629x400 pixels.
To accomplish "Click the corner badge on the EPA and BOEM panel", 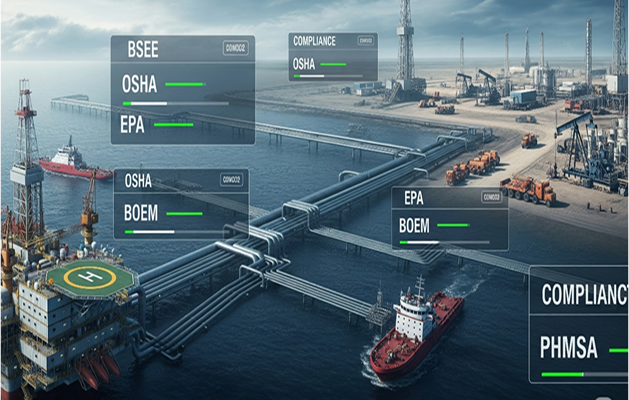I will click(x=491, y=197).
